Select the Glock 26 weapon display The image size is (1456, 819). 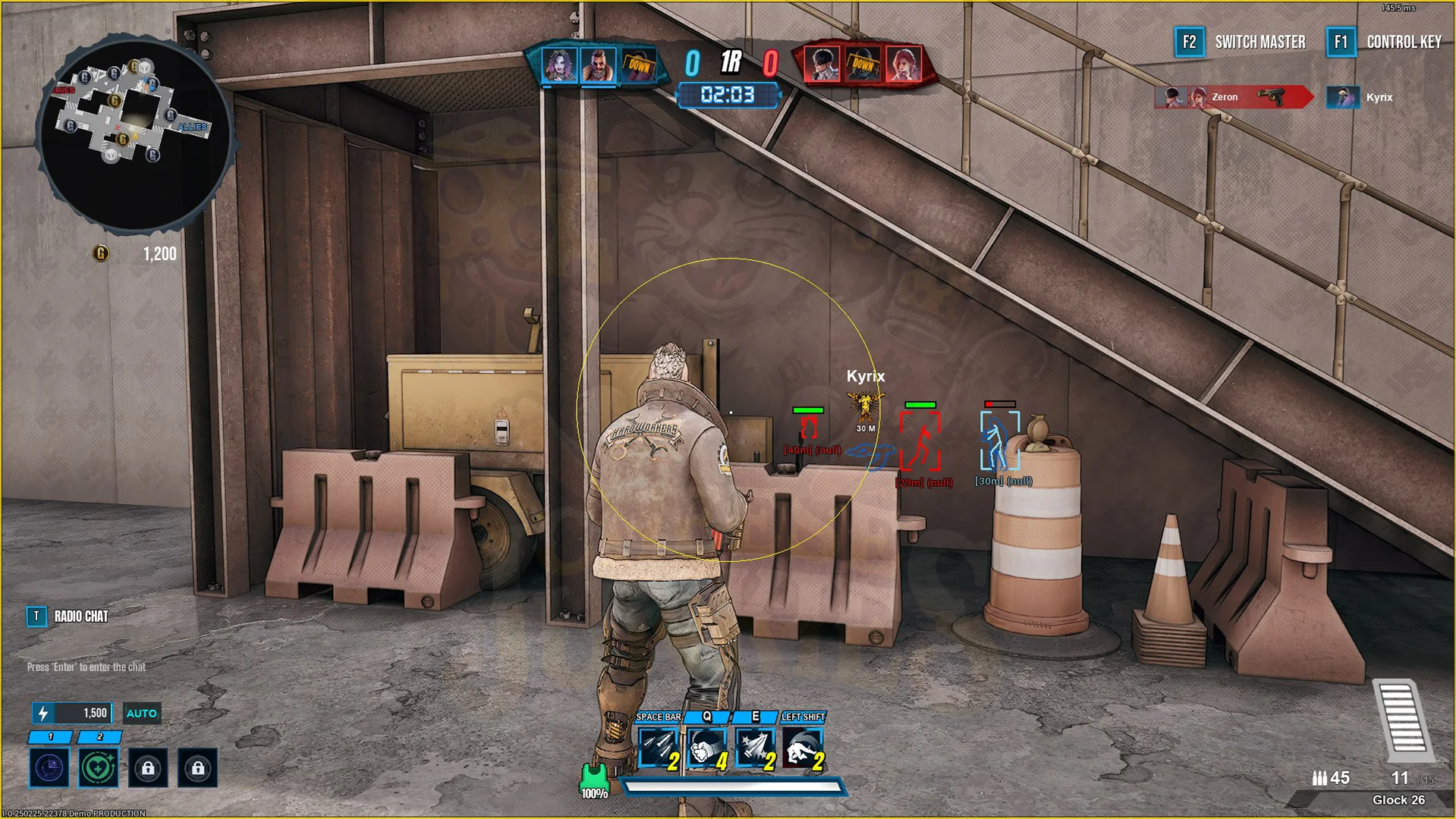[1398, 800]
